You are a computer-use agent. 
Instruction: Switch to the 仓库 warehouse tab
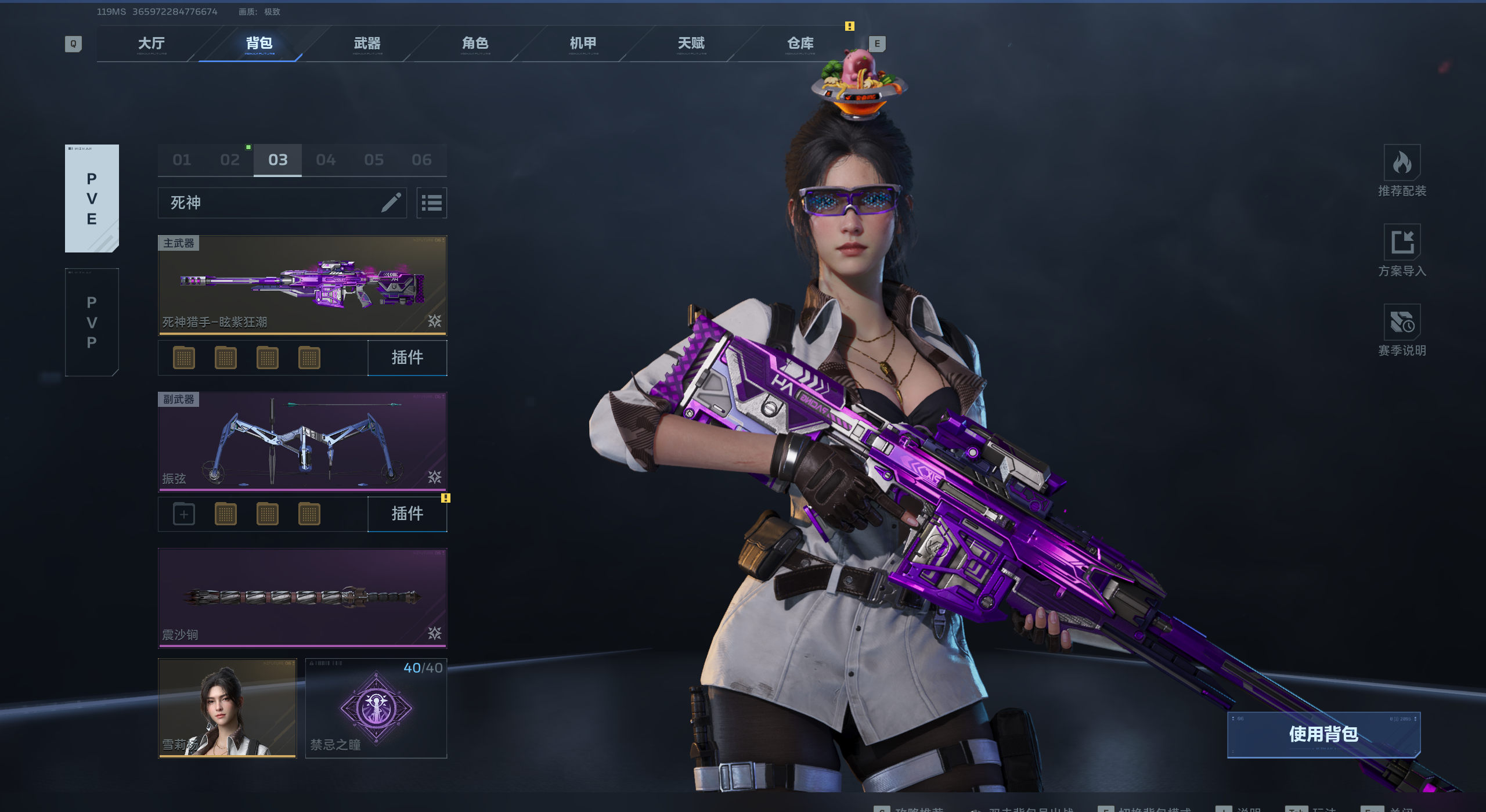pyautogui.click(x=800, y=44)
